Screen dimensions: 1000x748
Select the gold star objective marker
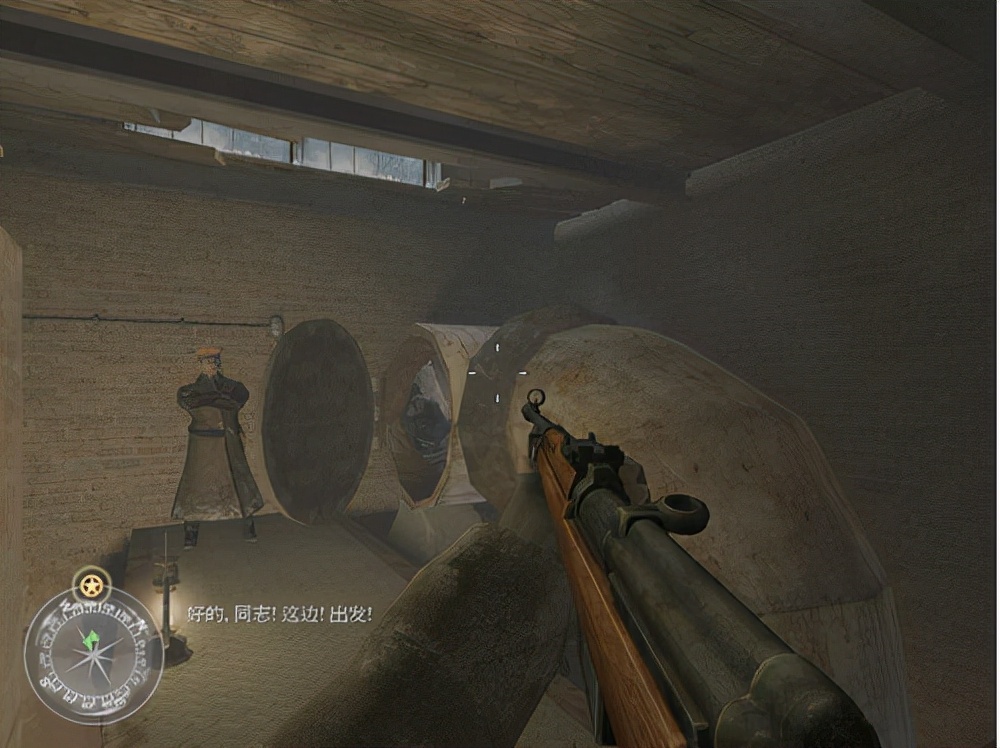(x=93, y=584)
